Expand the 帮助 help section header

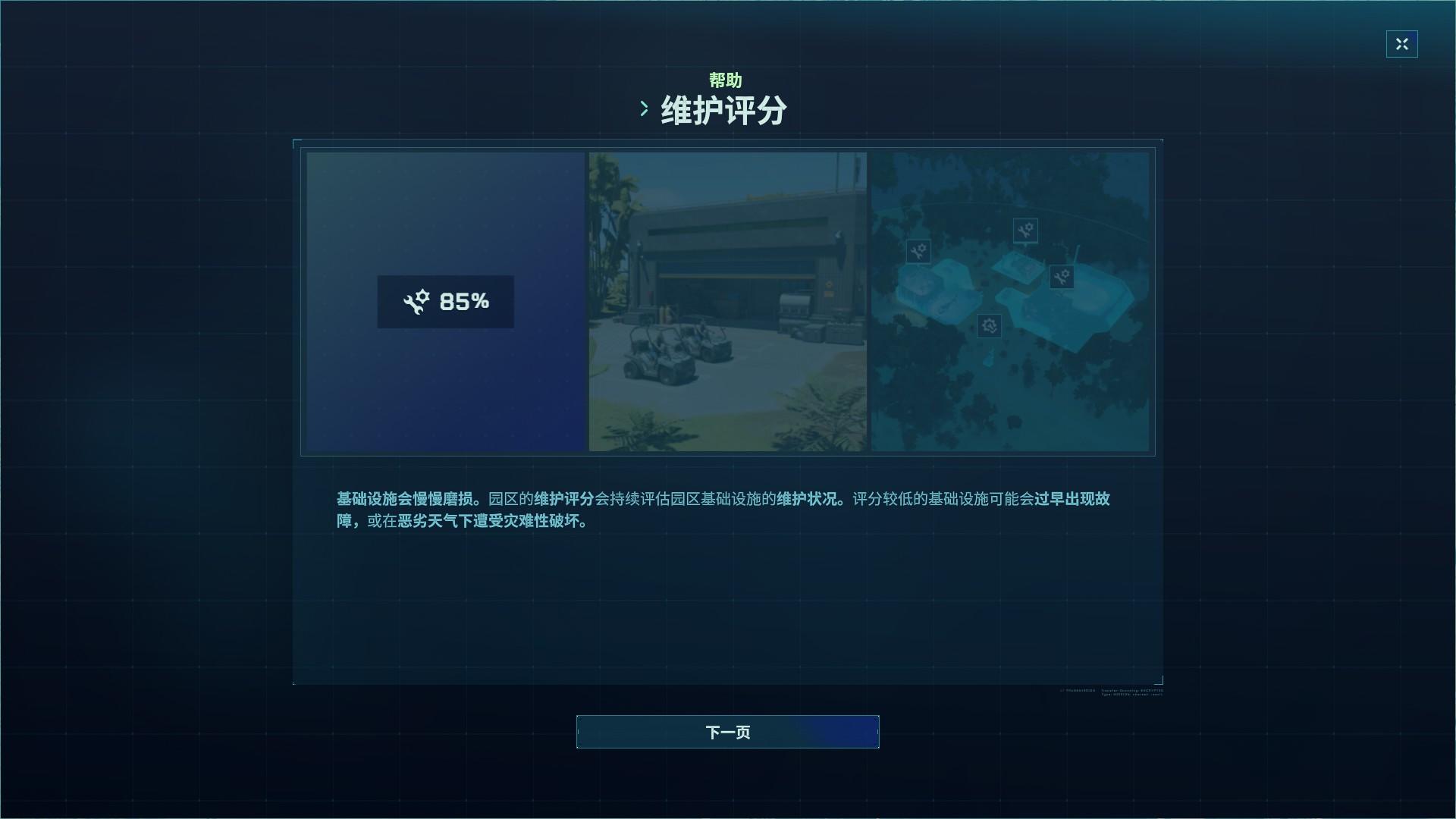[x=726, y=80]
